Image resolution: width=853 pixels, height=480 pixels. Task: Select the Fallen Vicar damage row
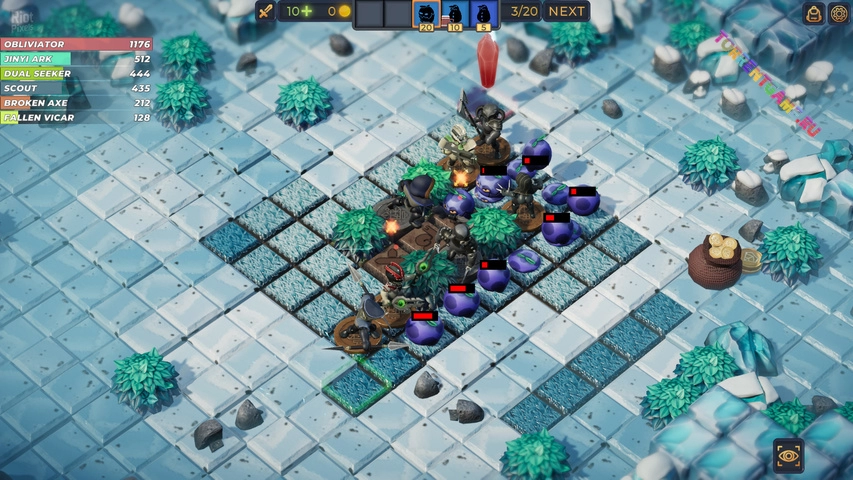(x=76, y=117)
